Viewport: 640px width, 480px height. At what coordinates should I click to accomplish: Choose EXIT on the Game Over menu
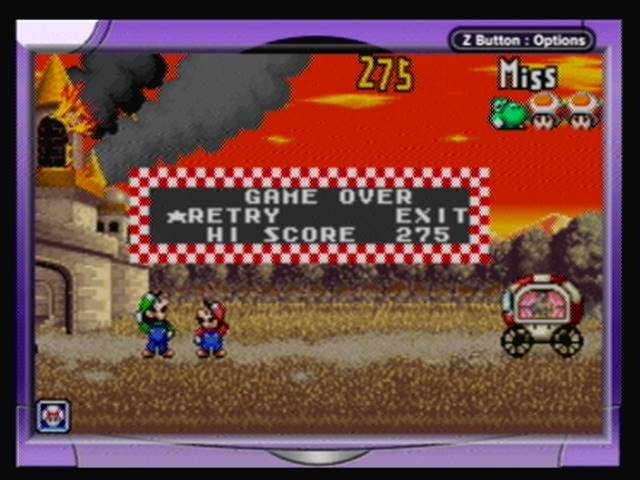[x=431, y=216]
